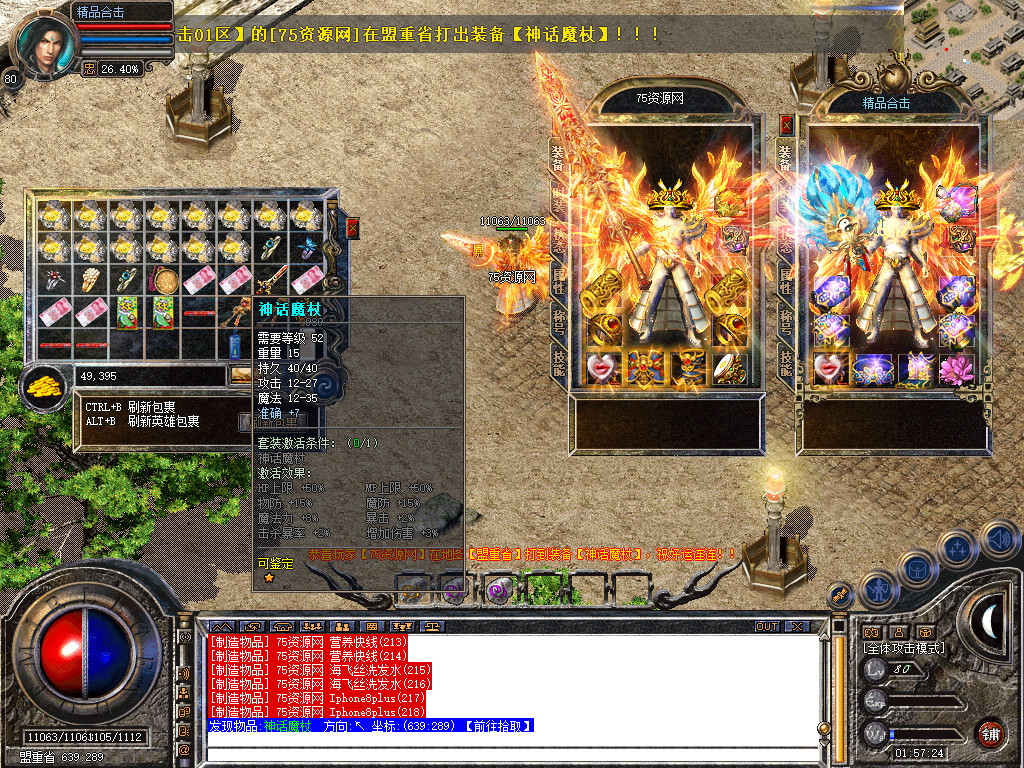Close the 精品合击 equipment panel

(786, 125)
